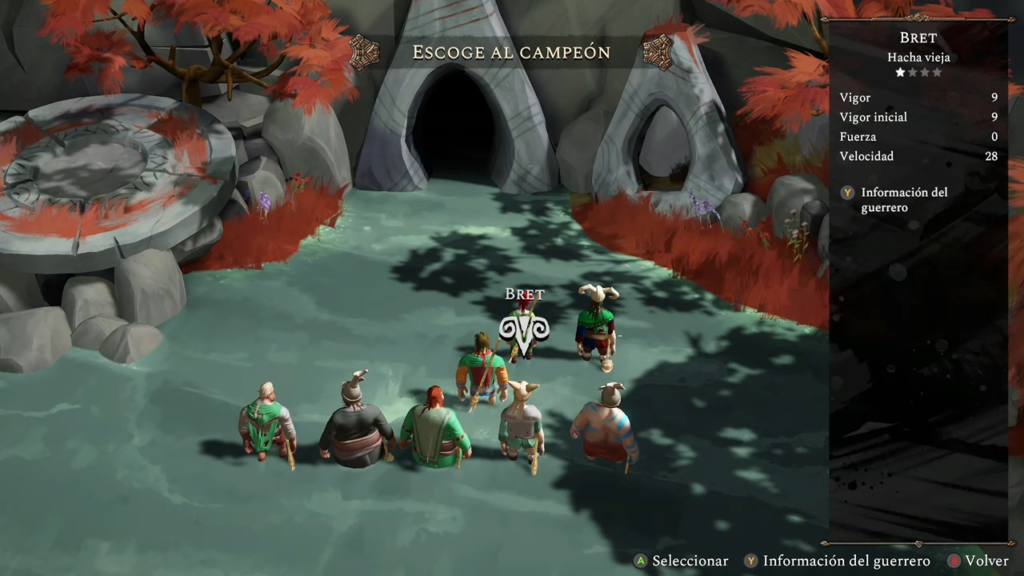Go back with the Volver option
Screen dimensions: 1024x576
point(978,561)
